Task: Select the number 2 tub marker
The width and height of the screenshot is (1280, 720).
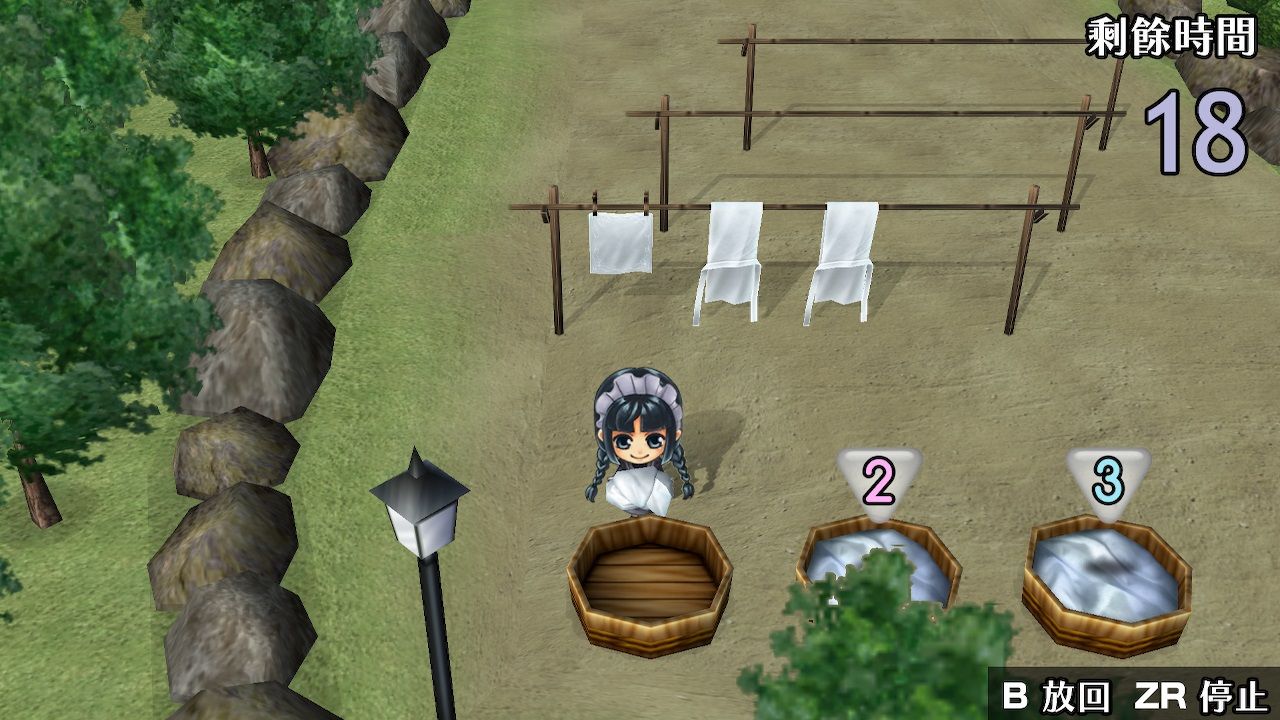Action: click(x=879, y=483)
